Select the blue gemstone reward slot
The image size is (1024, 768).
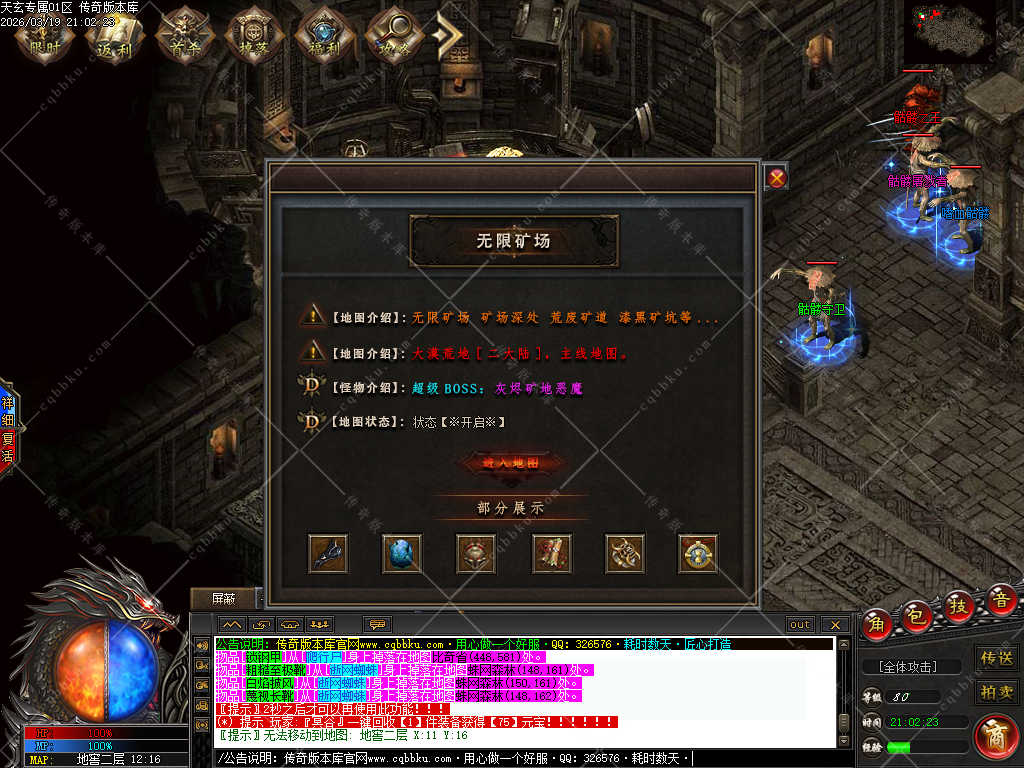click(402, 553)
